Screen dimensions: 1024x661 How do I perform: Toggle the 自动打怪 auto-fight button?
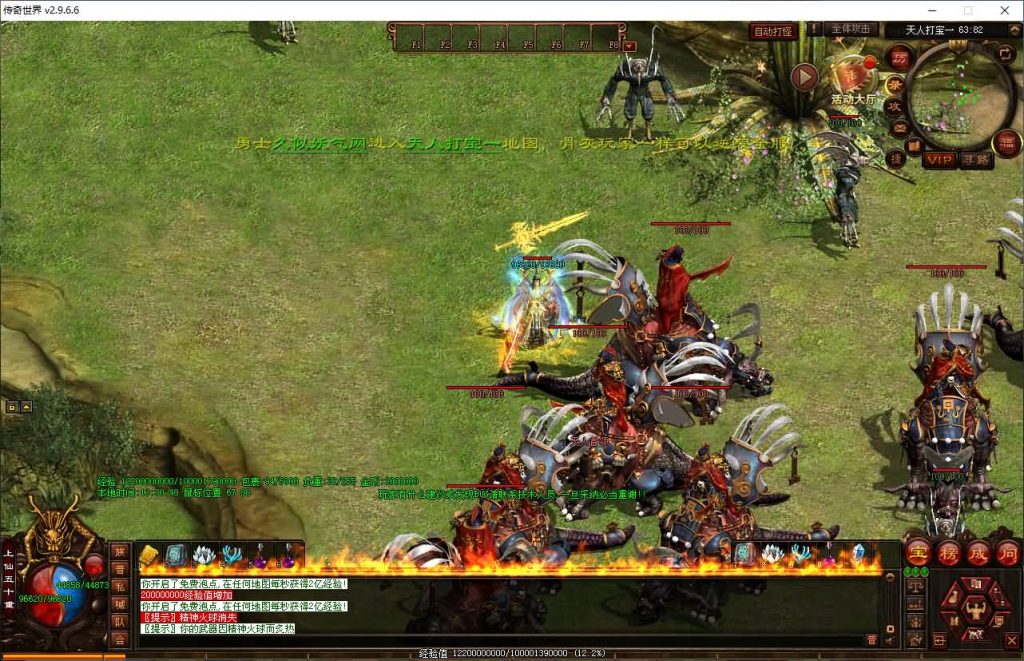773,32
